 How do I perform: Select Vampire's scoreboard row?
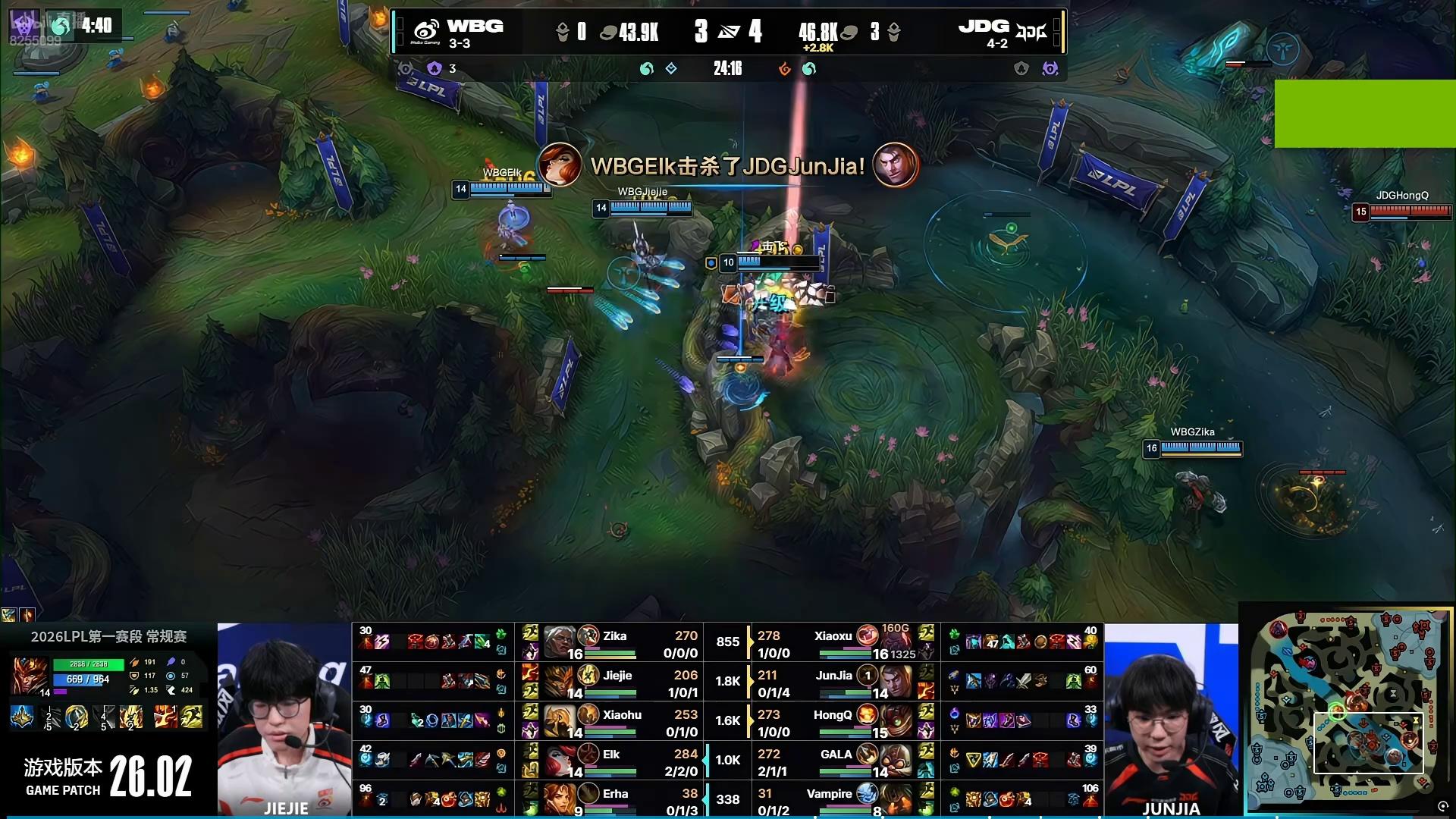843,800
